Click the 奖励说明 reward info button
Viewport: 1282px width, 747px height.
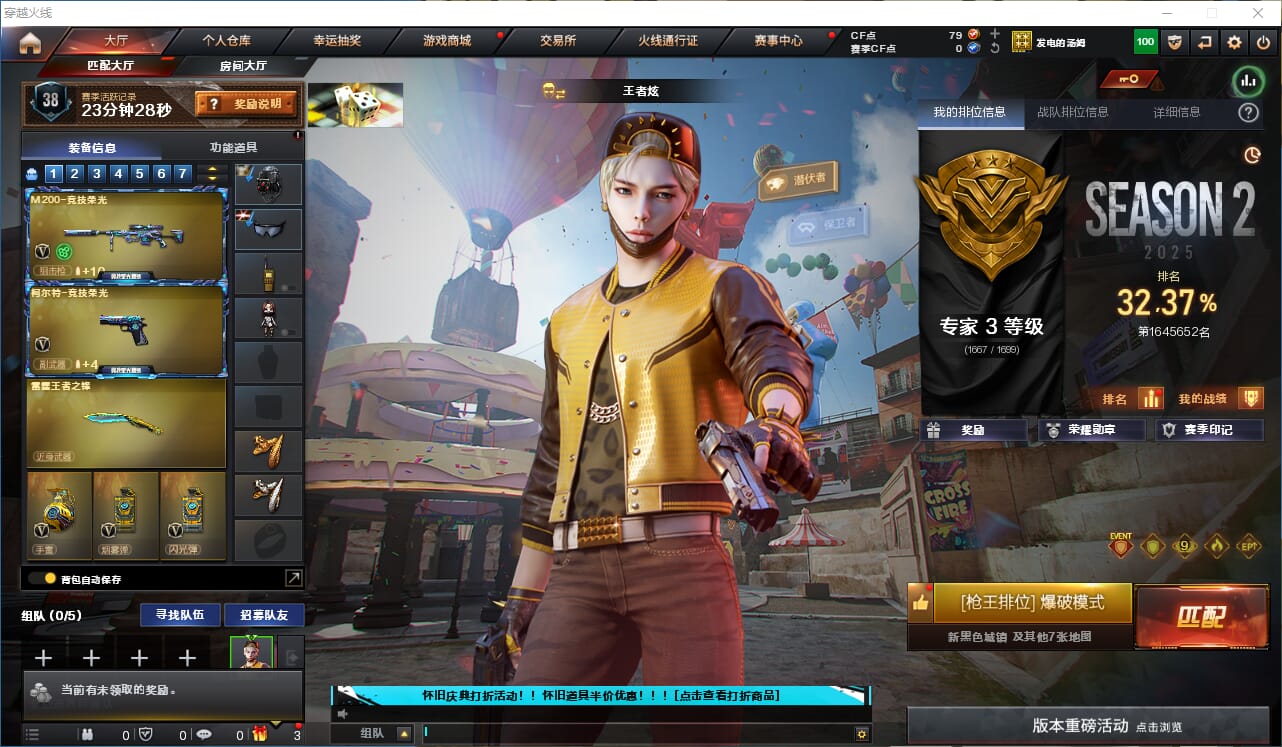248,103
